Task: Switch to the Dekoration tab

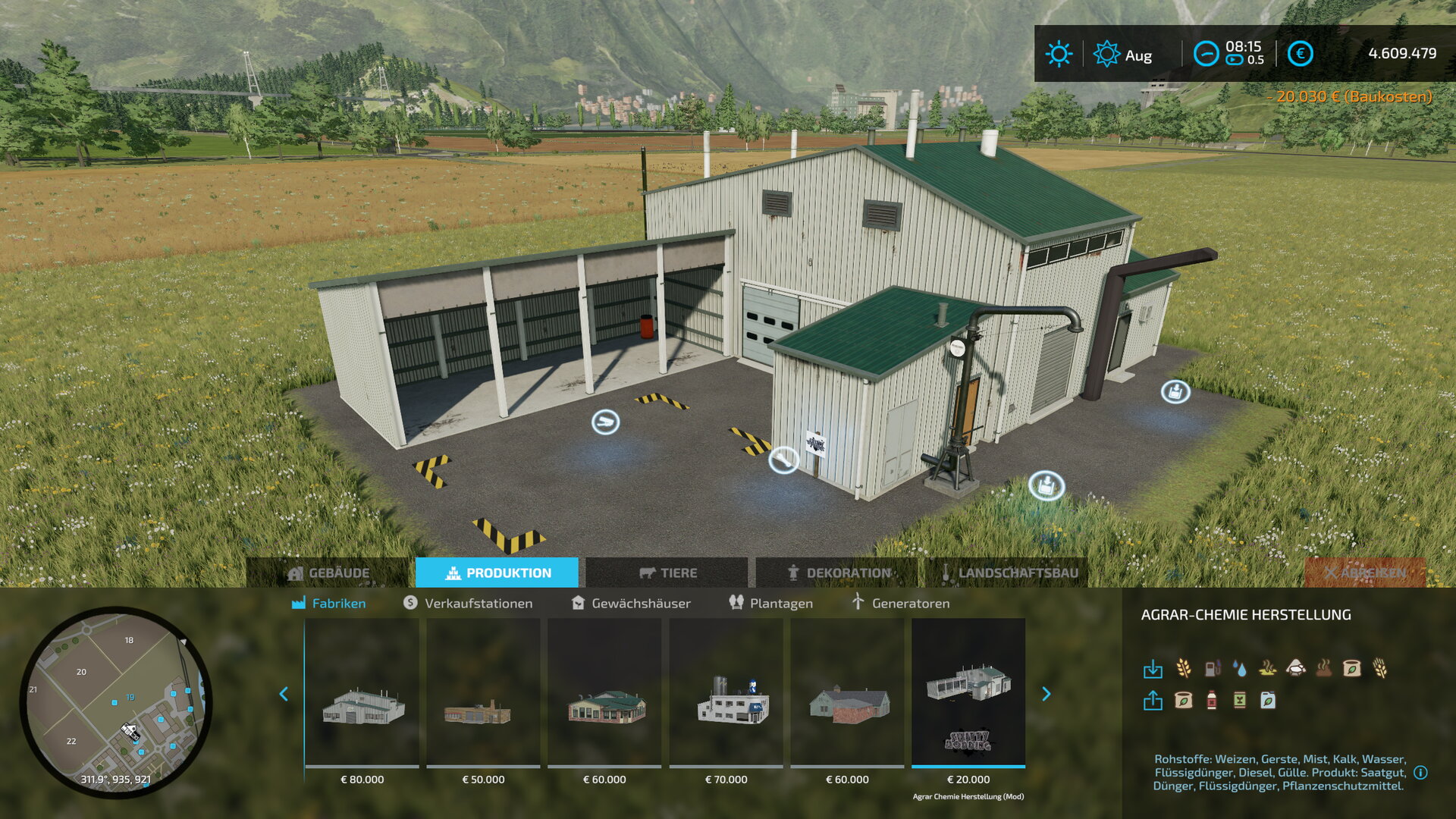Action: coord(838,573)
